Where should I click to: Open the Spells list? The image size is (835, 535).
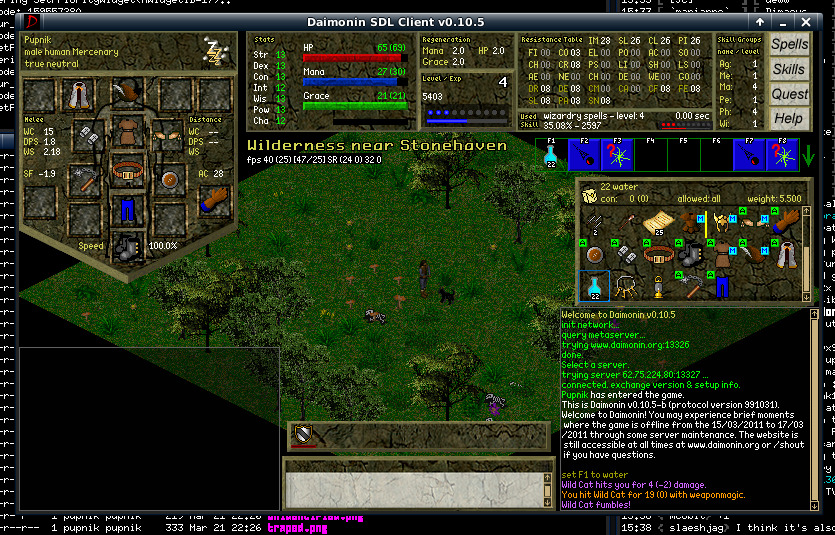click(x=789, y=45)
